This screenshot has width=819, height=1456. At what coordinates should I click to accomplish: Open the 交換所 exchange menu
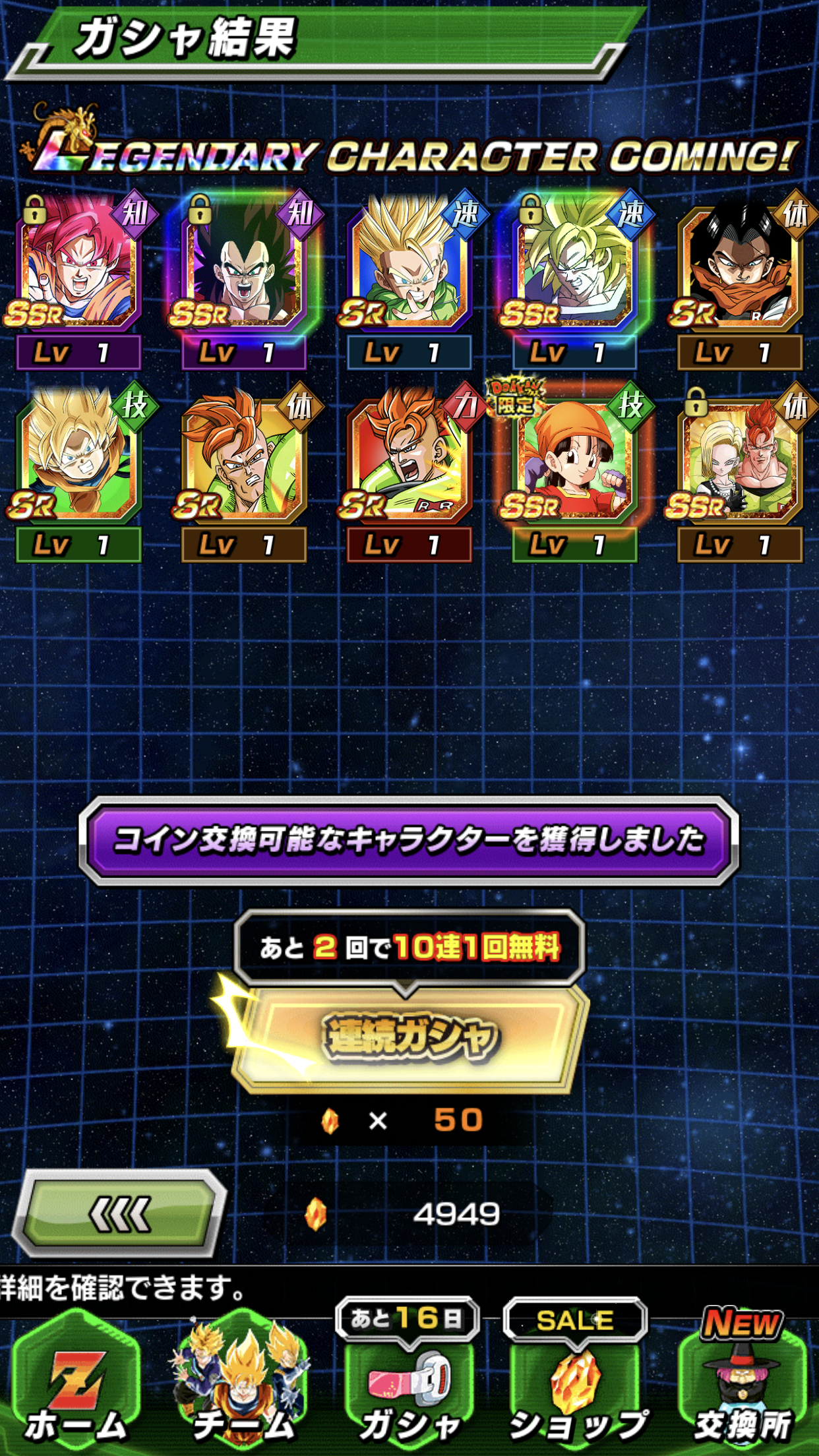(742, 1385)
